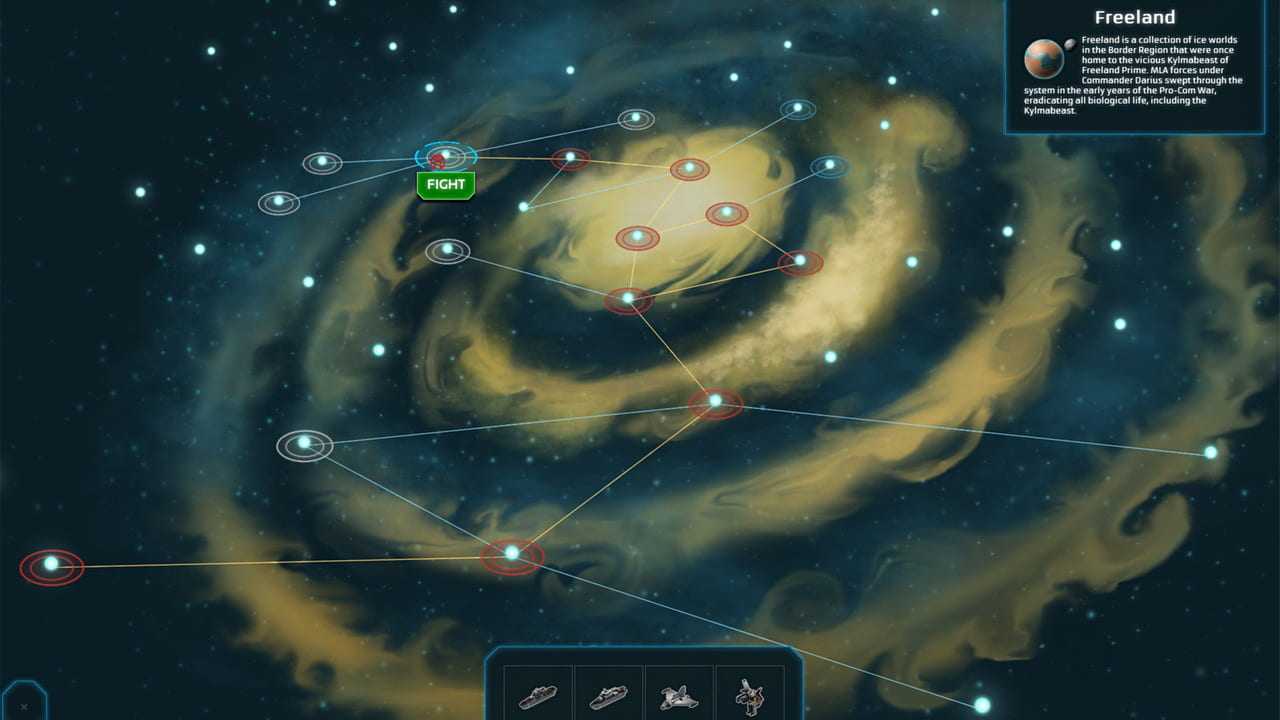
Task: Select the fighter aircraft unit slot
Action: tap(679, 695)
